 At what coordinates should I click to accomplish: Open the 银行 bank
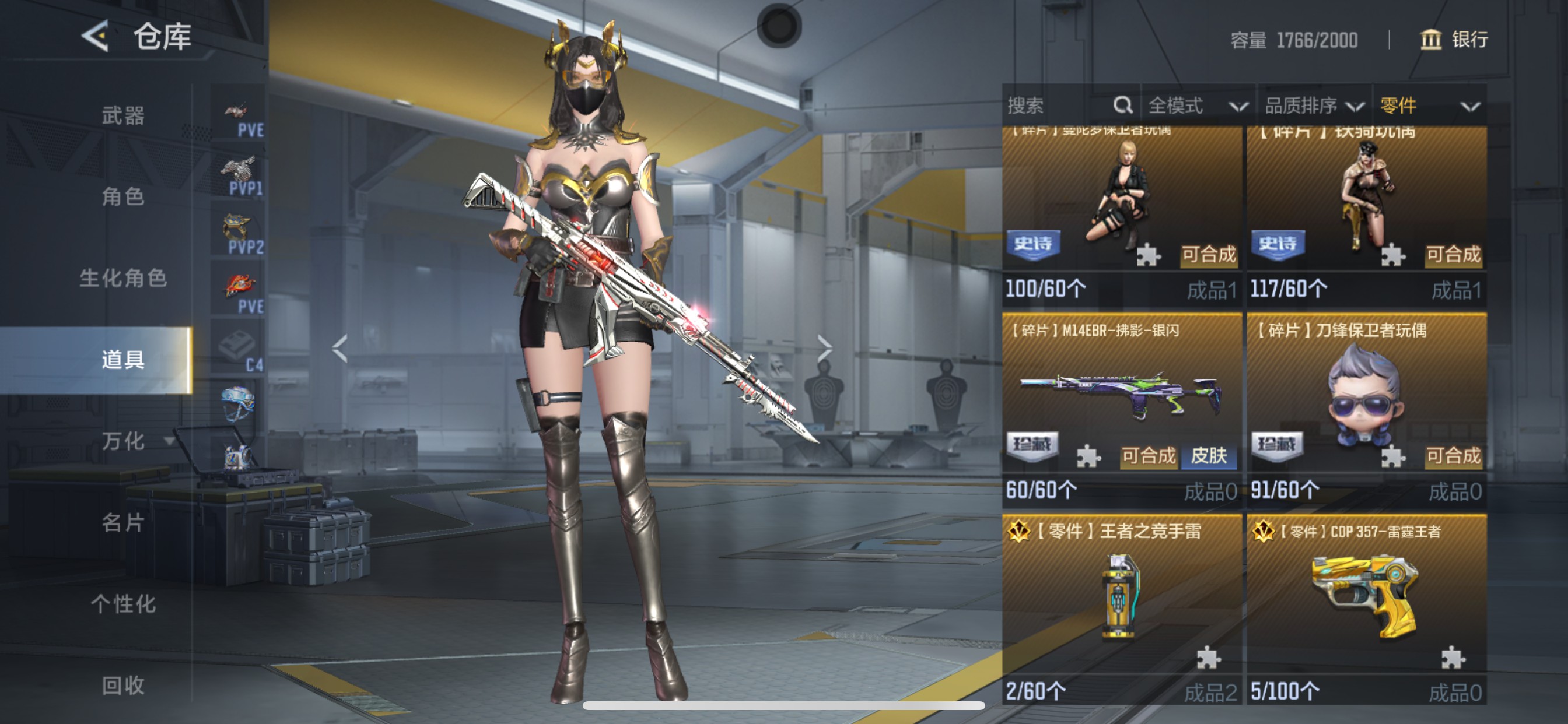[x=1454, y=40]
